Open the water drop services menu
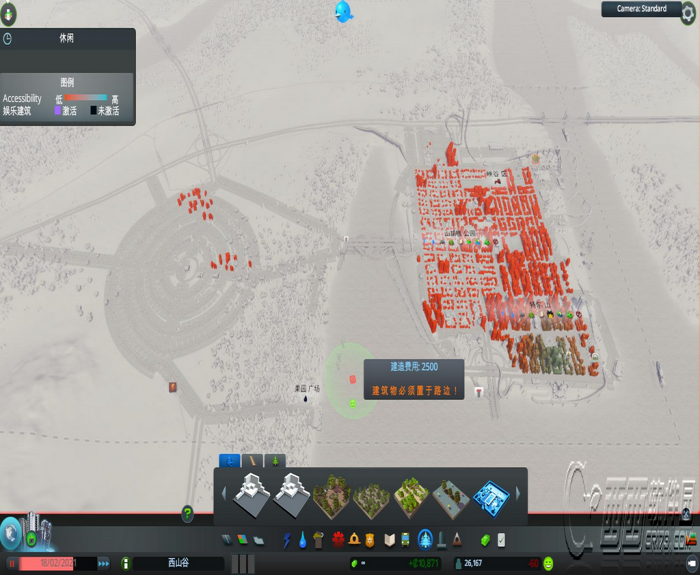700x575 pixels. [x=302, y=540]
